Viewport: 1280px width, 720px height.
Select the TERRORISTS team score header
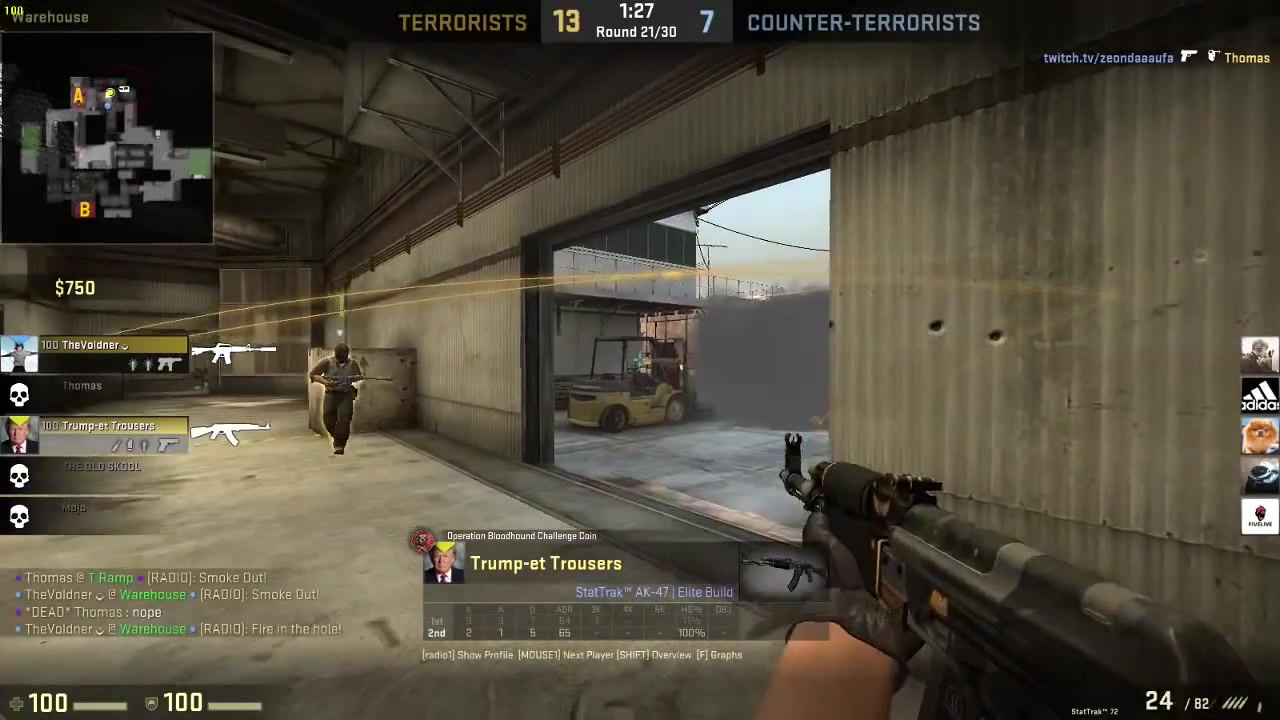click(462, 22)
